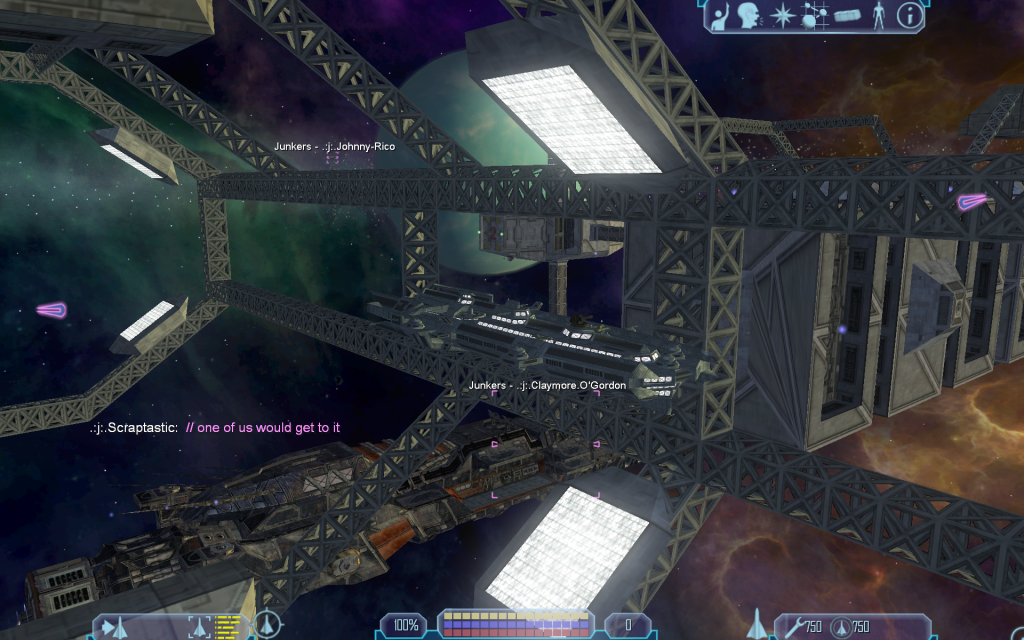This screenshot has height=640, width=1024.
Task: Open the circled 'i' information icon
Action: click(909, 15)
